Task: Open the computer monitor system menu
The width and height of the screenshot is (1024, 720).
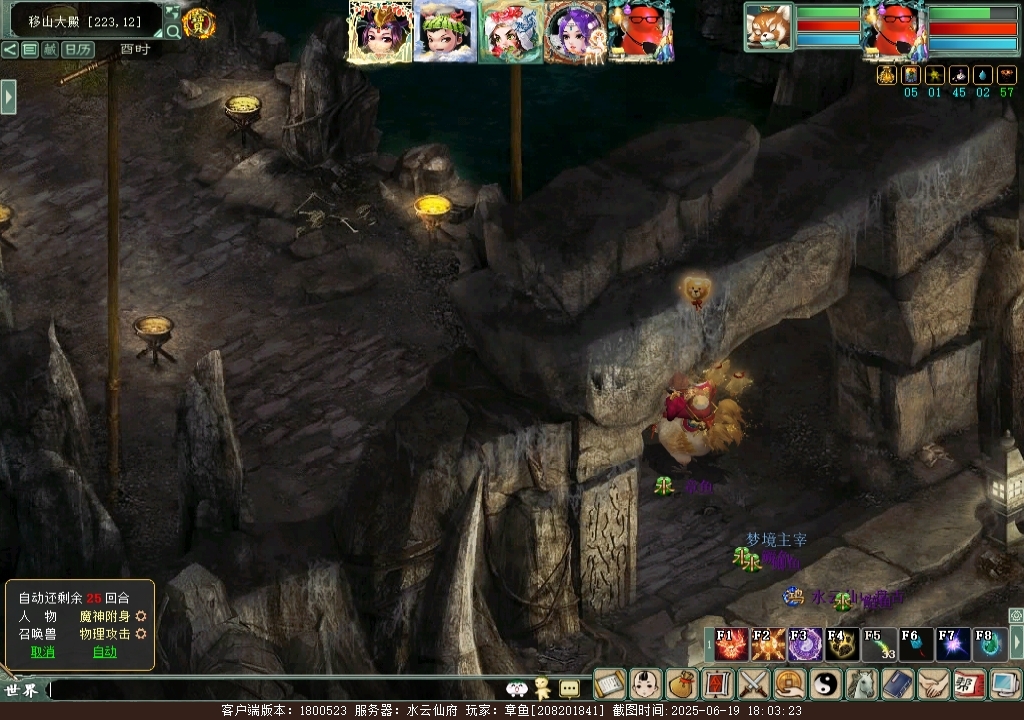Action: (1003, 684)
